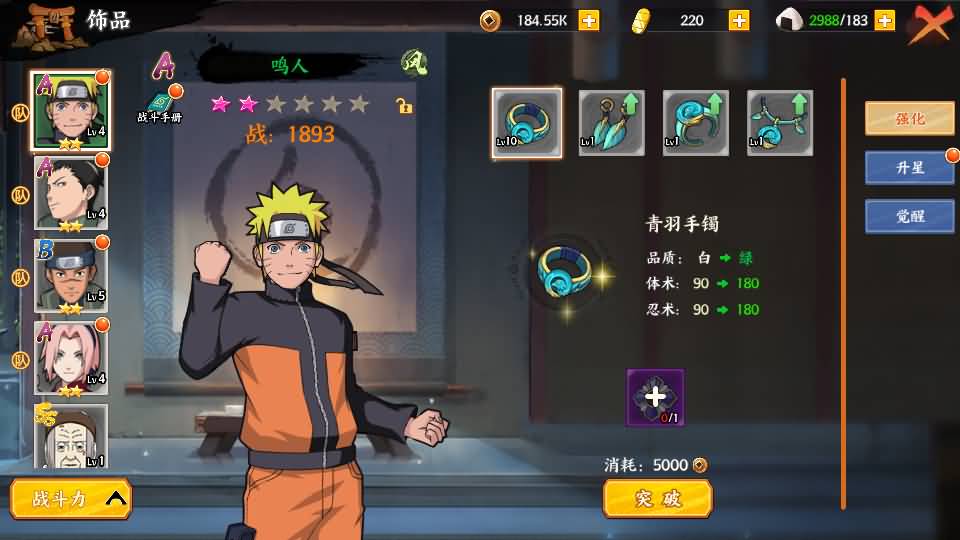The height and width of the screenshot is (540, 960).
Task: Close the accessories screen with the red X
Action: [x=929, y=25]
